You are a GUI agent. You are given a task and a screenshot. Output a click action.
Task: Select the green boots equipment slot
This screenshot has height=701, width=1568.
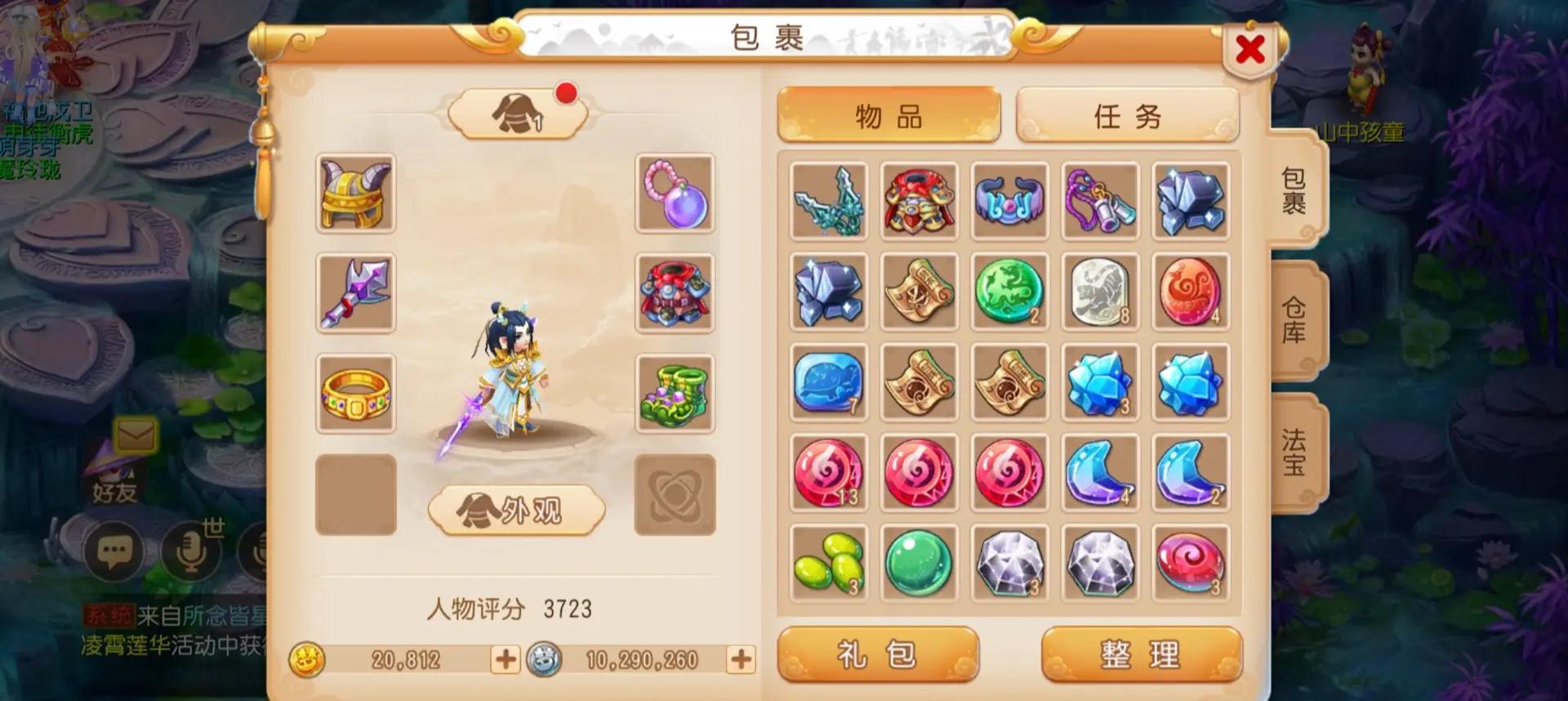click(675, 395)
